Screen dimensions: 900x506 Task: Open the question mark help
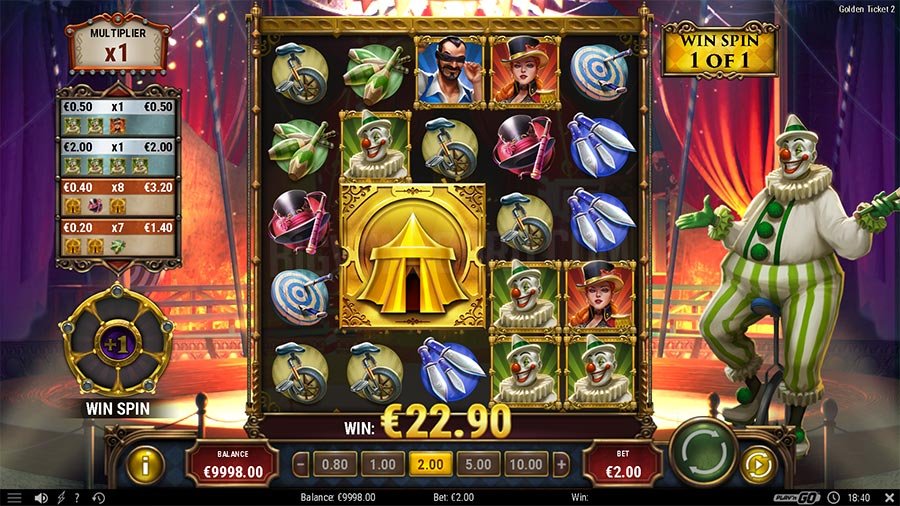click(77, 497)
